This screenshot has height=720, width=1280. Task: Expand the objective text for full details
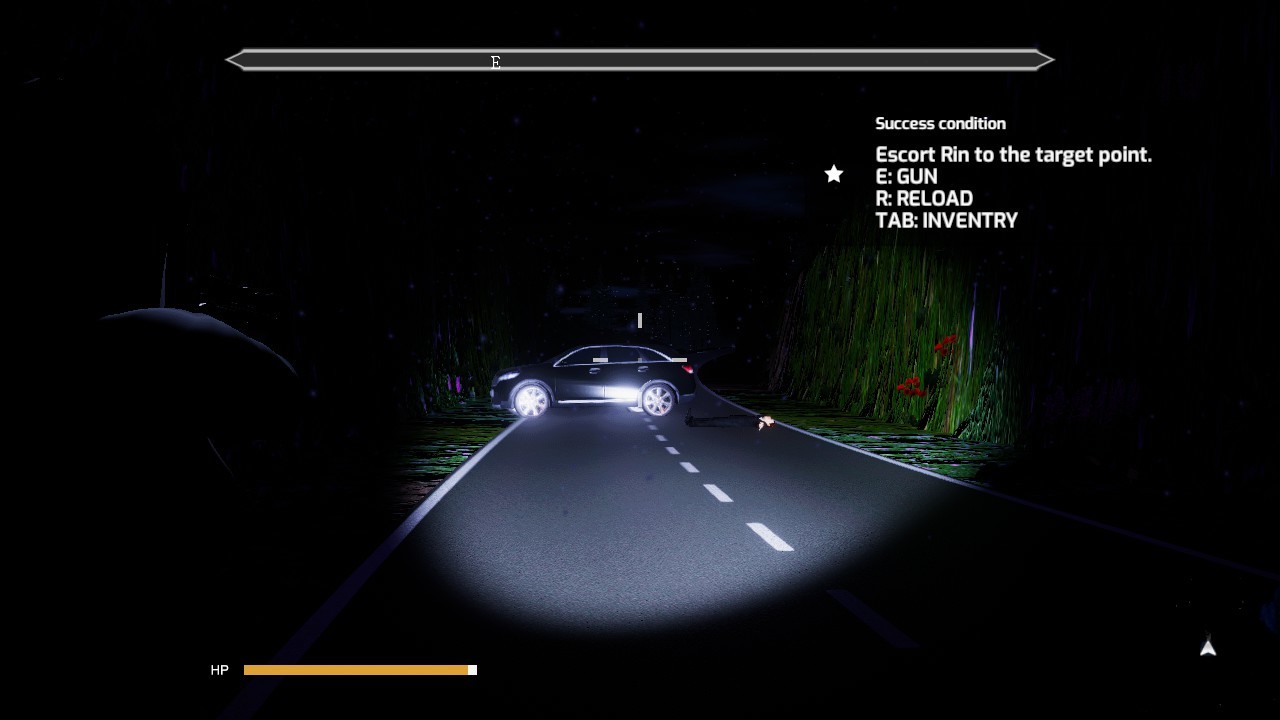pos(1014,155)
